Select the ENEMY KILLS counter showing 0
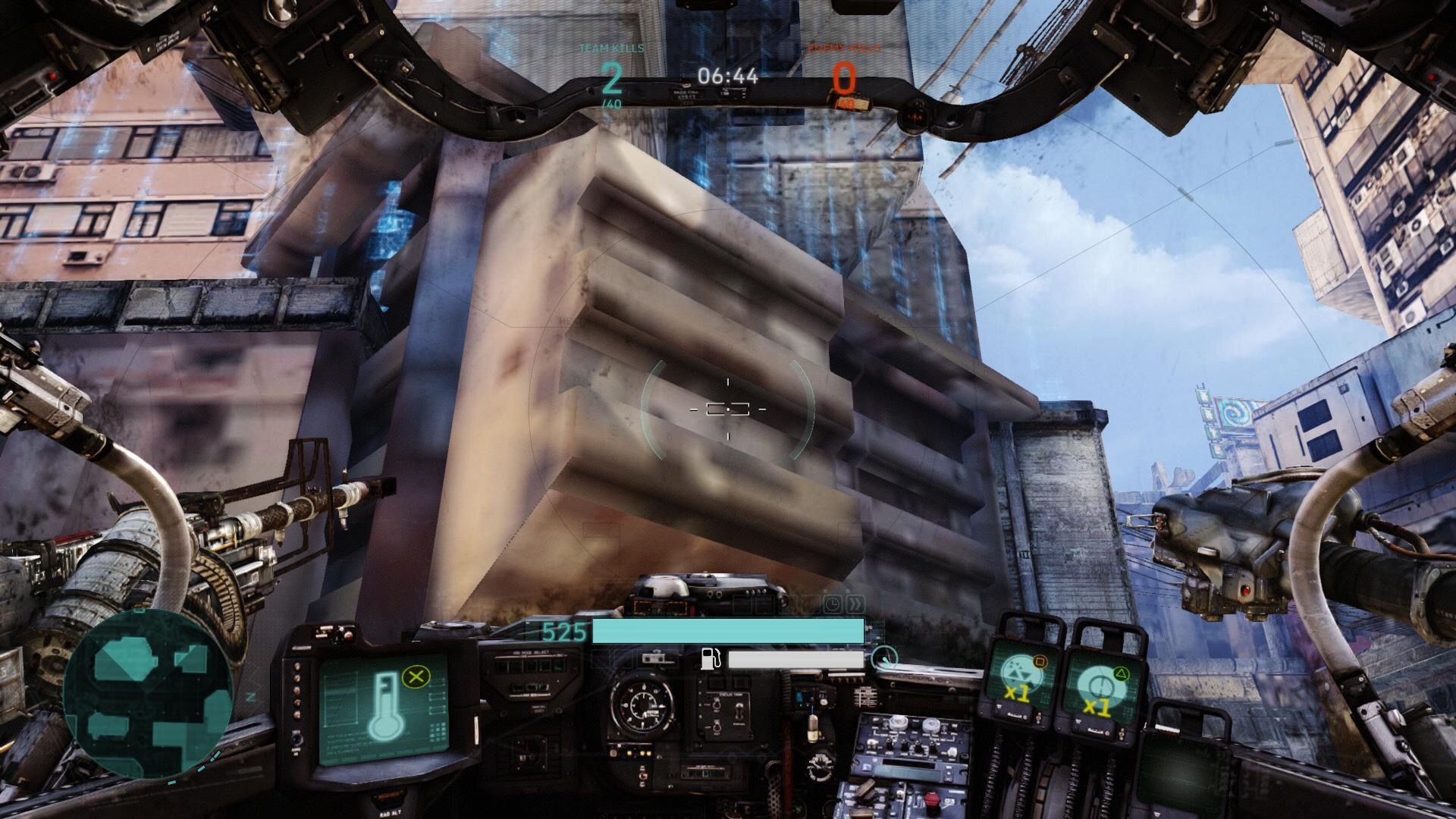Screen dimensions: 1456x819 (844, 77)
